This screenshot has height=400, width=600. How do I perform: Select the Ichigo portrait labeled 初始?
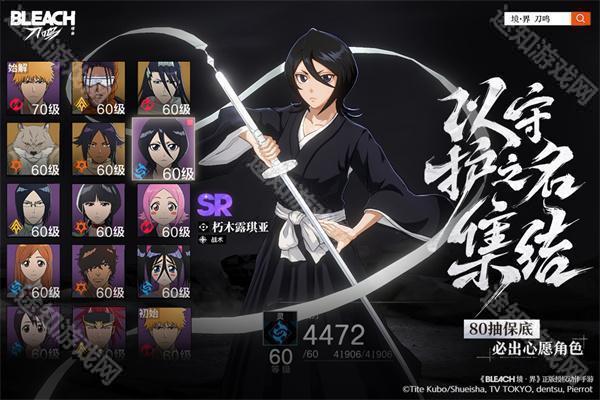163,332
